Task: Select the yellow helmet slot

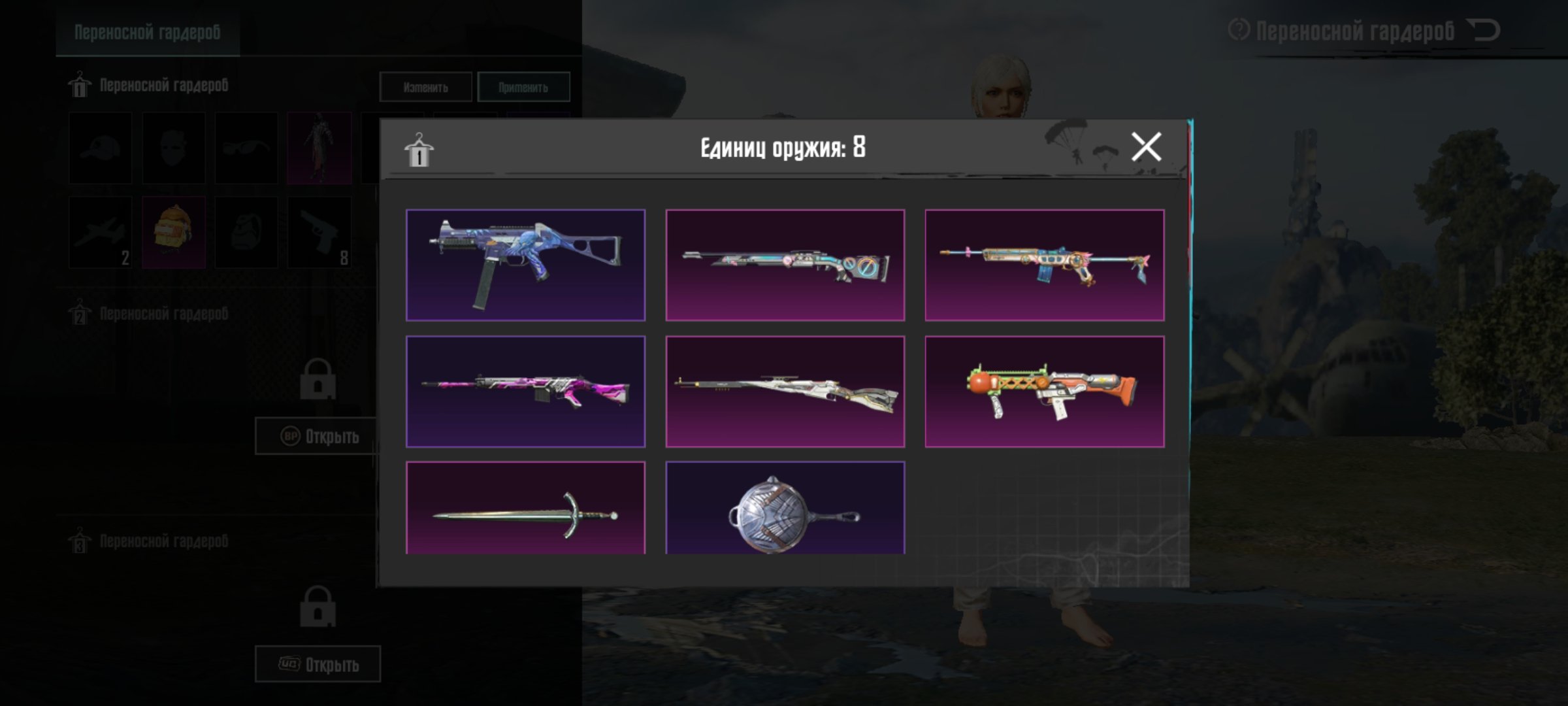Action: [x=173, y=232]
